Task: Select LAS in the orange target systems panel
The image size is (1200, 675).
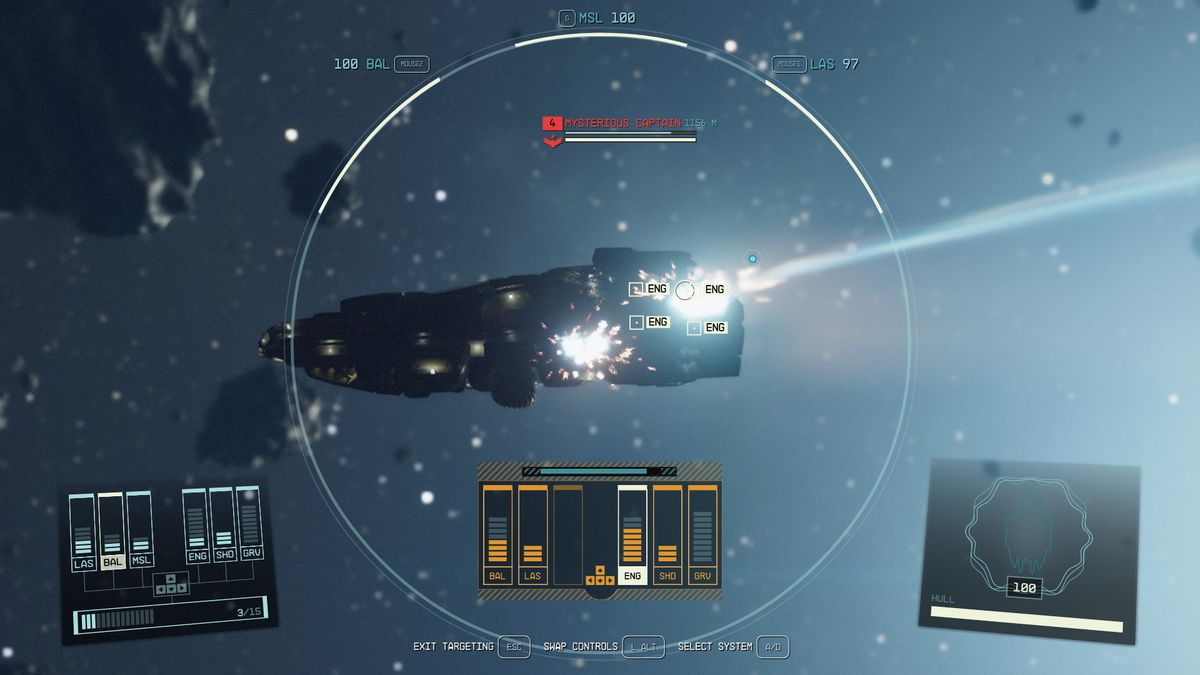Action: pyautogui.click(x=532, y=575)
